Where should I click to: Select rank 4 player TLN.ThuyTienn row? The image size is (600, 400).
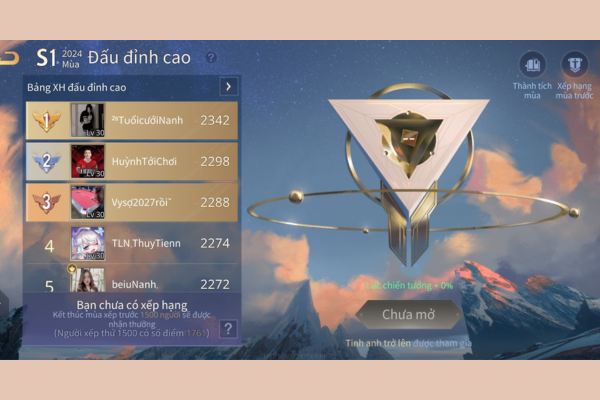point(132,242)
